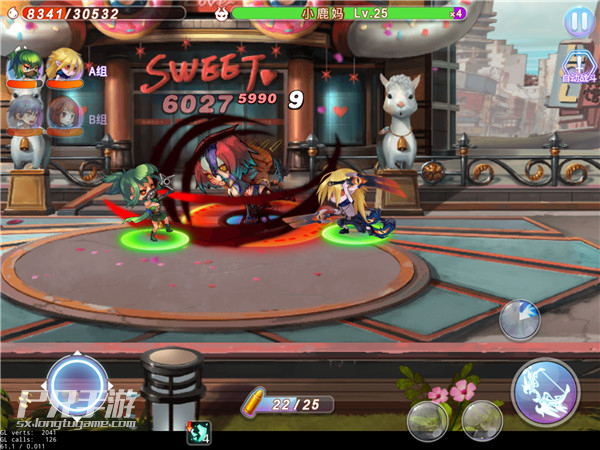600x450 pixels.
Task: Pause the battle with the pause button
Action: [x=577, y=20]
